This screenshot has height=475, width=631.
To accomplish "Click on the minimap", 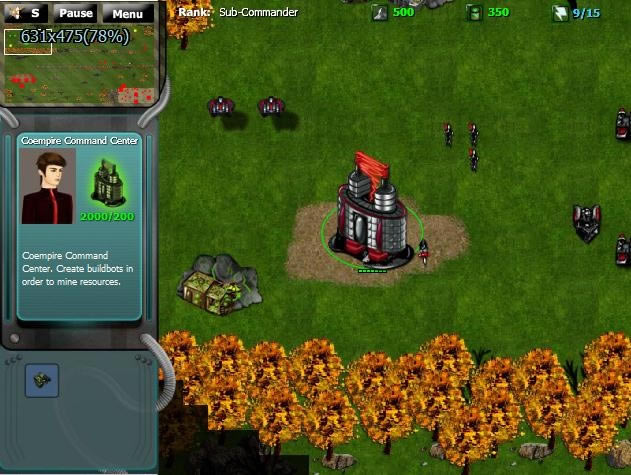I will [x=78, y=67].
